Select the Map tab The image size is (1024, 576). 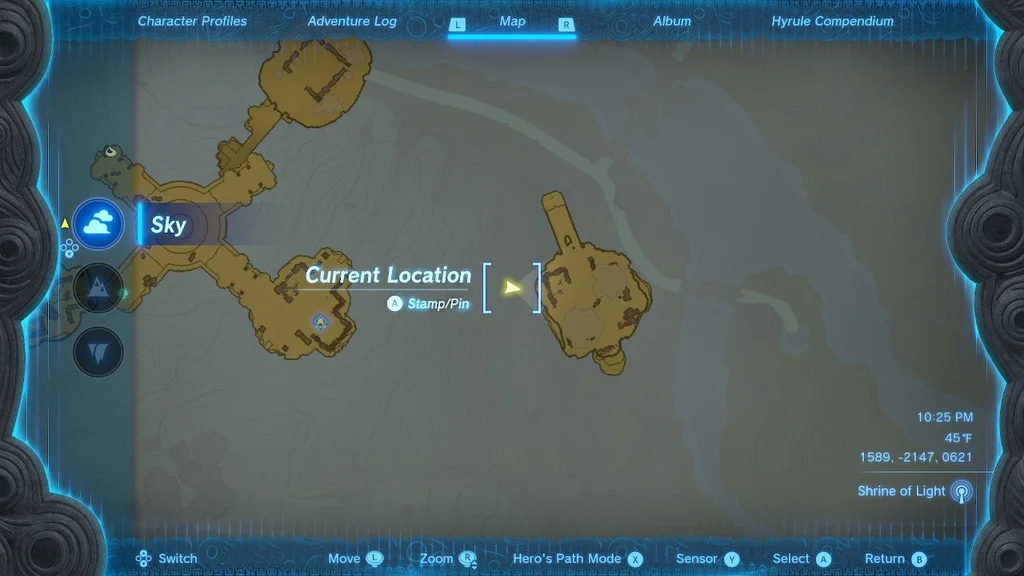coord(512,21)
